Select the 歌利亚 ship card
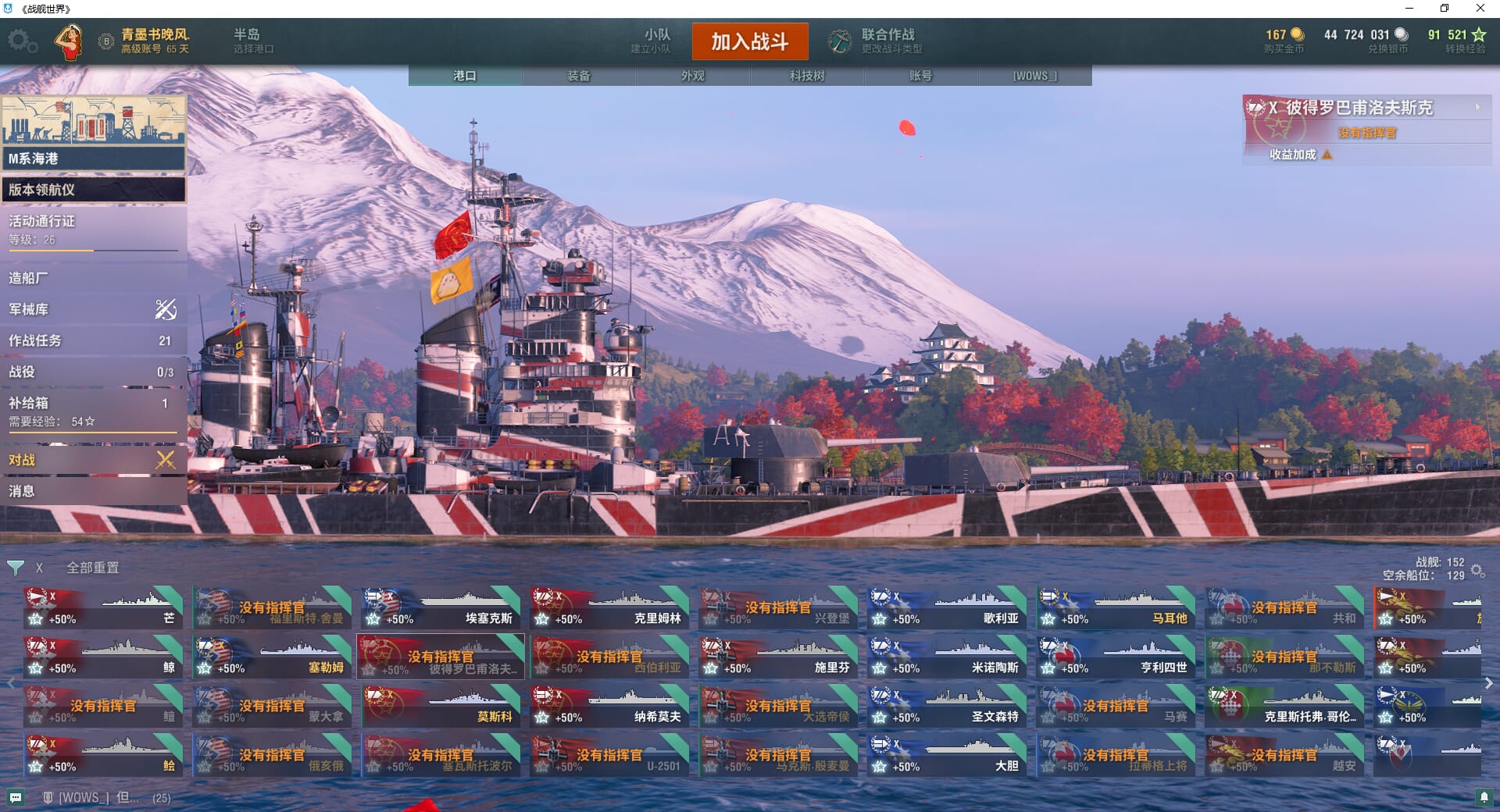This screenshot has width=1500, height=812. point(948,607)
